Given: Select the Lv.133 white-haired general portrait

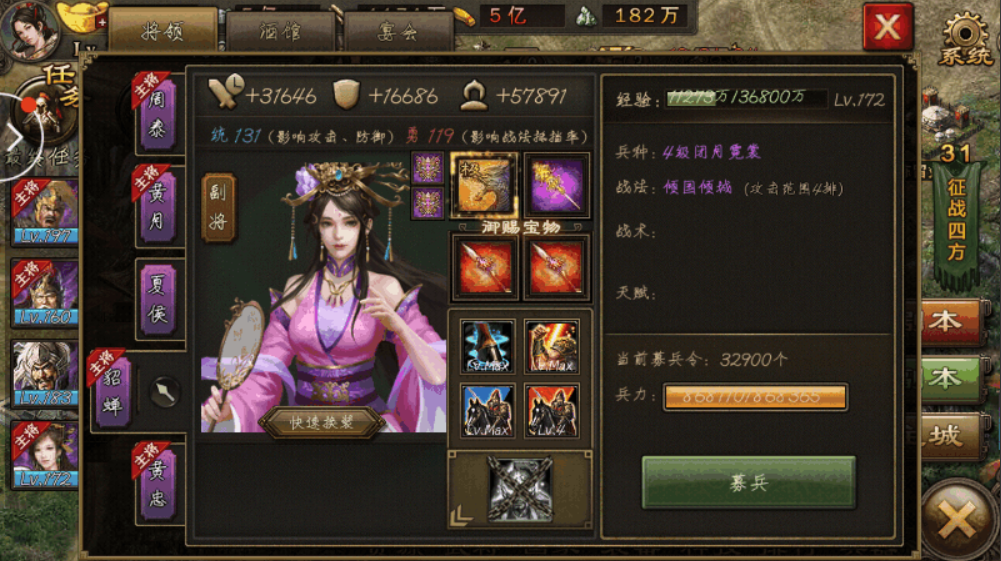Looking at the screenshot, I should pyautogui.click(x=43, y=372).
